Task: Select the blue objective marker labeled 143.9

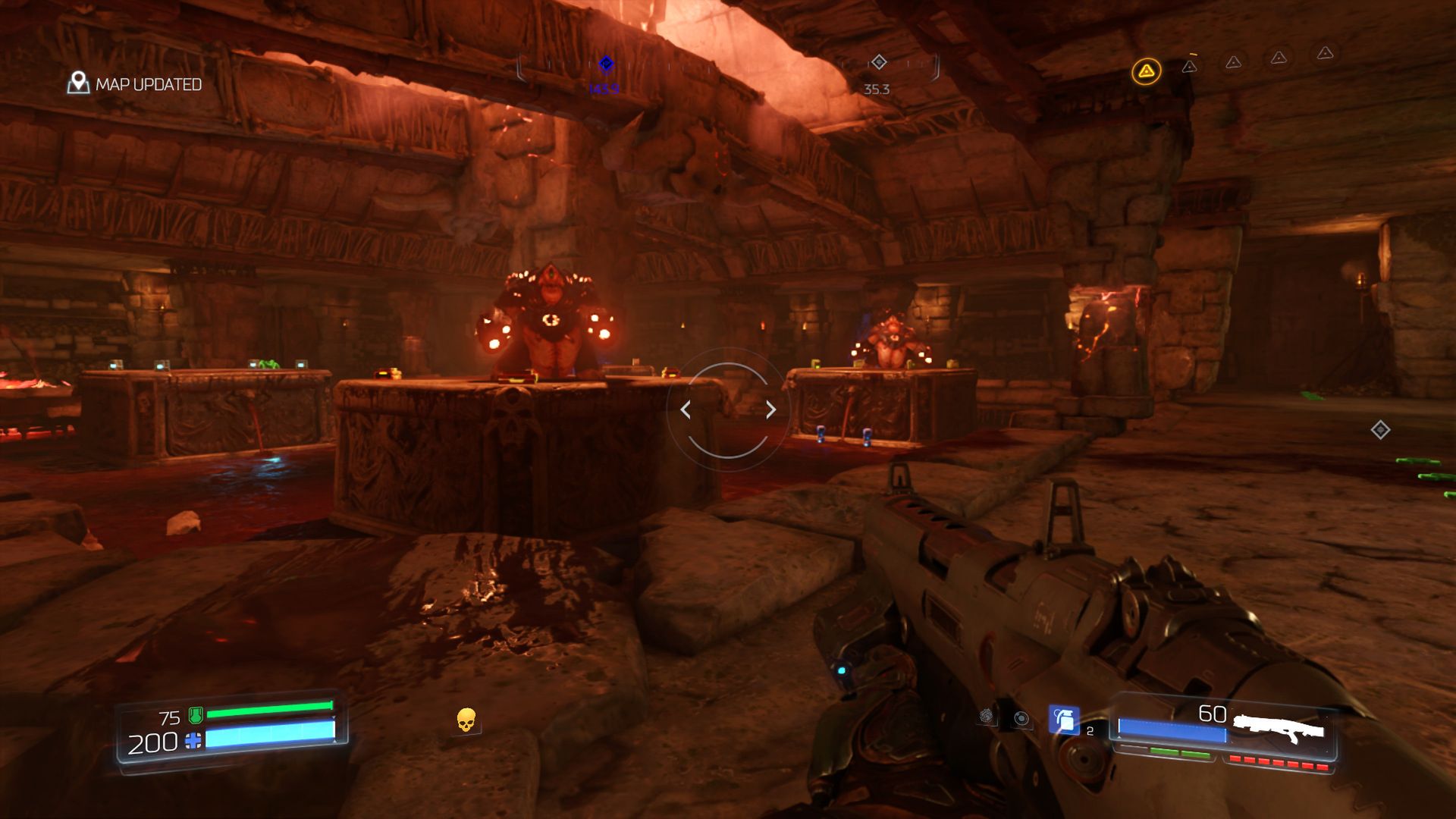Action: (604, 65)
